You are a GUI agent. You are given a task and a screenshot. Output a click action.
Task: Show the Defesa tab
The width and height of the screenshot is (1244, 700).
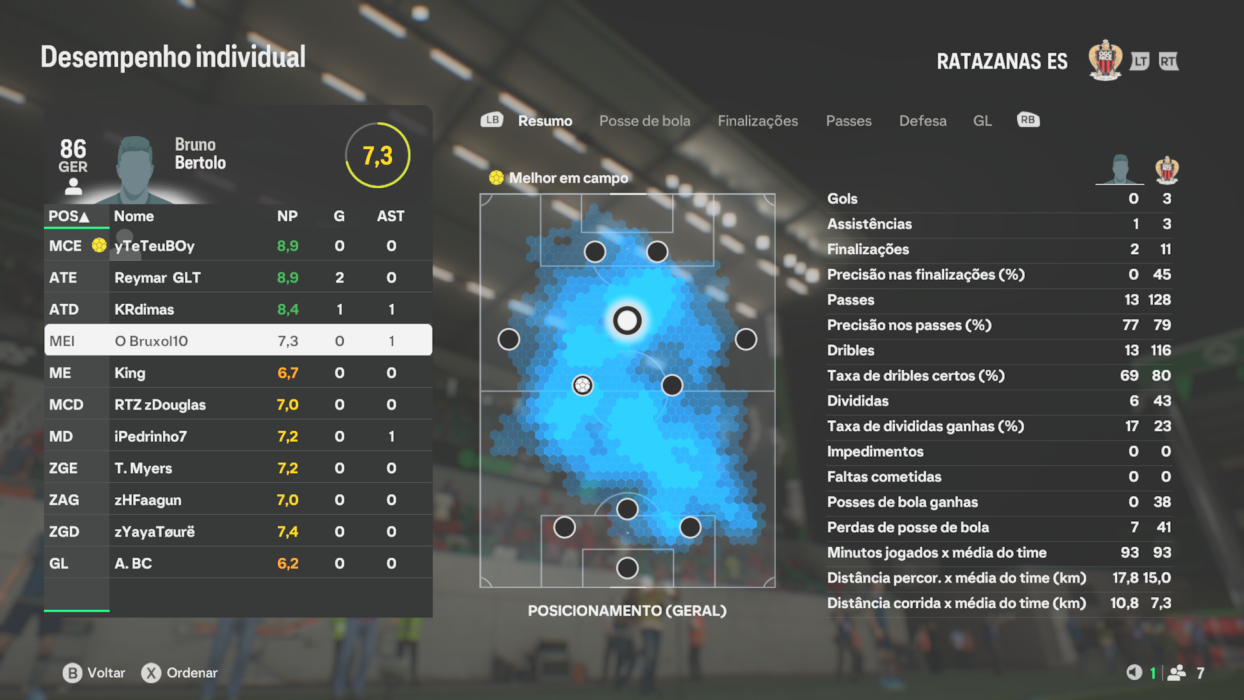(x=922, y=121)
